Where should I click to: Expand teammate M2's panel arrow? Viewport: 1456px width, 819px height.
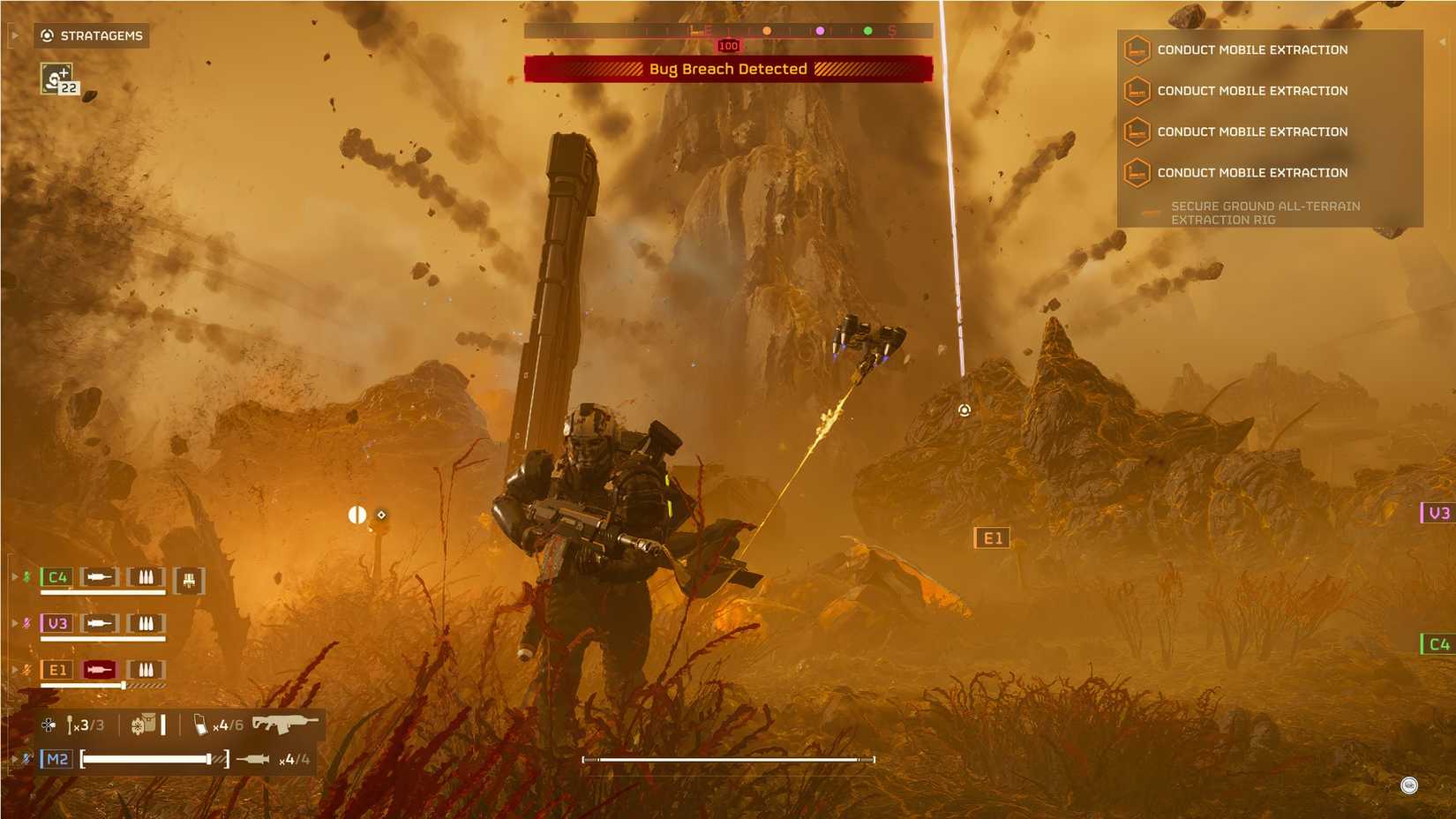point(15,757)
